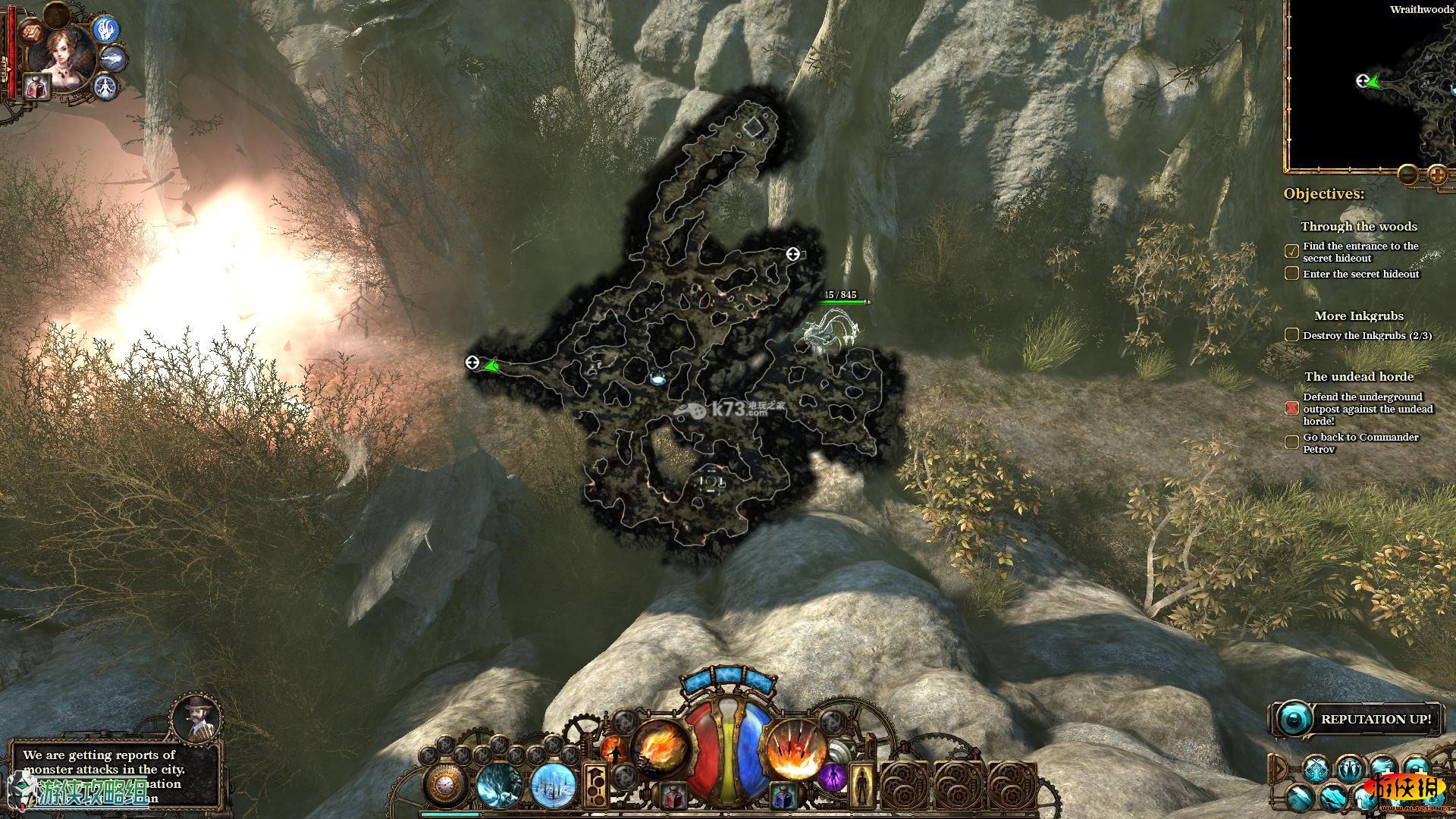1456x819 pixels.
Task: Select the 'Destroy the Inkgrubs' objective
Action: 1367,335
